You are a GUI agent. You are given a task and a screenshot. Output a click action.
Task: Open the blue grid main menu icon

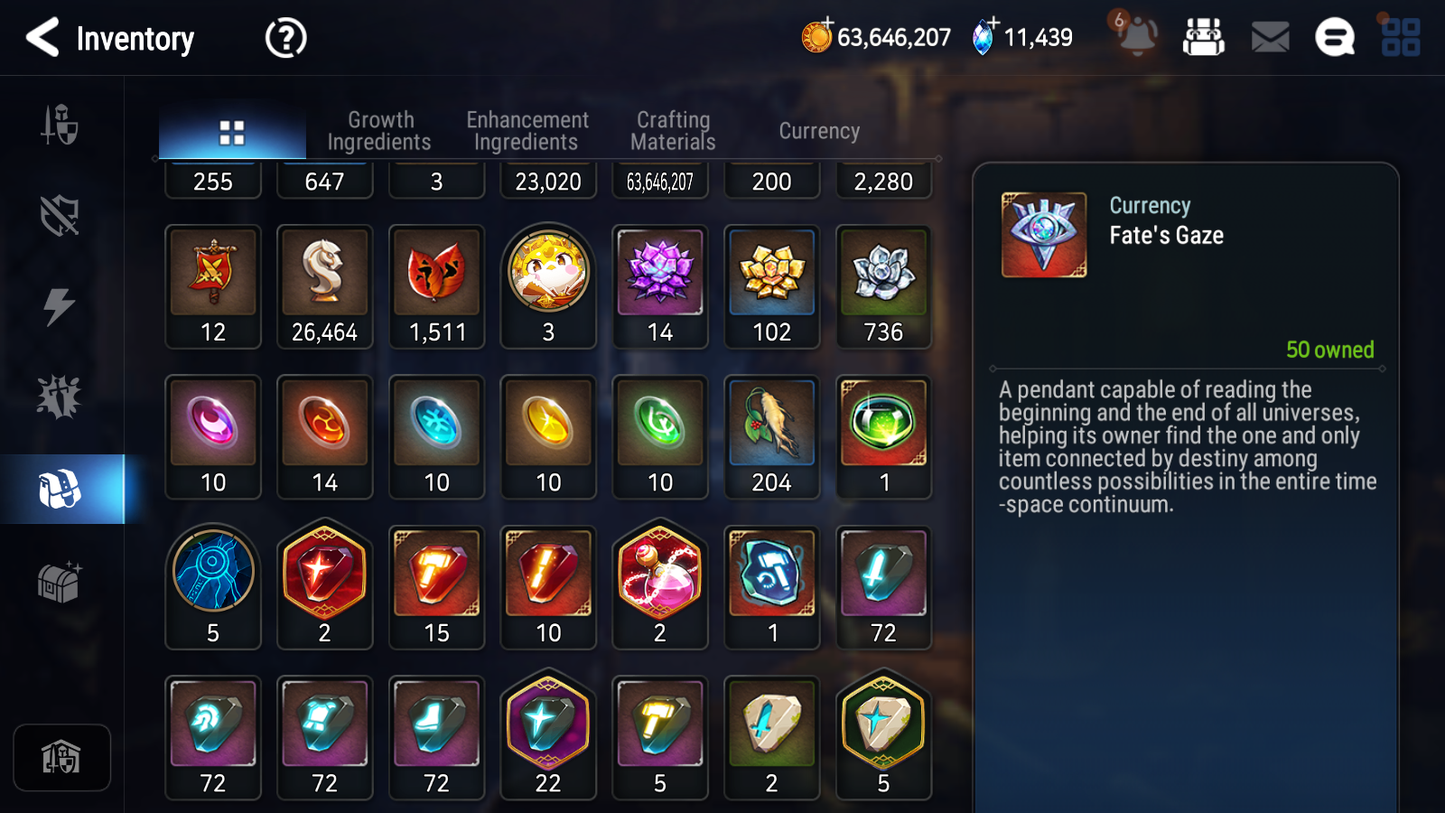coord(1399,37)
